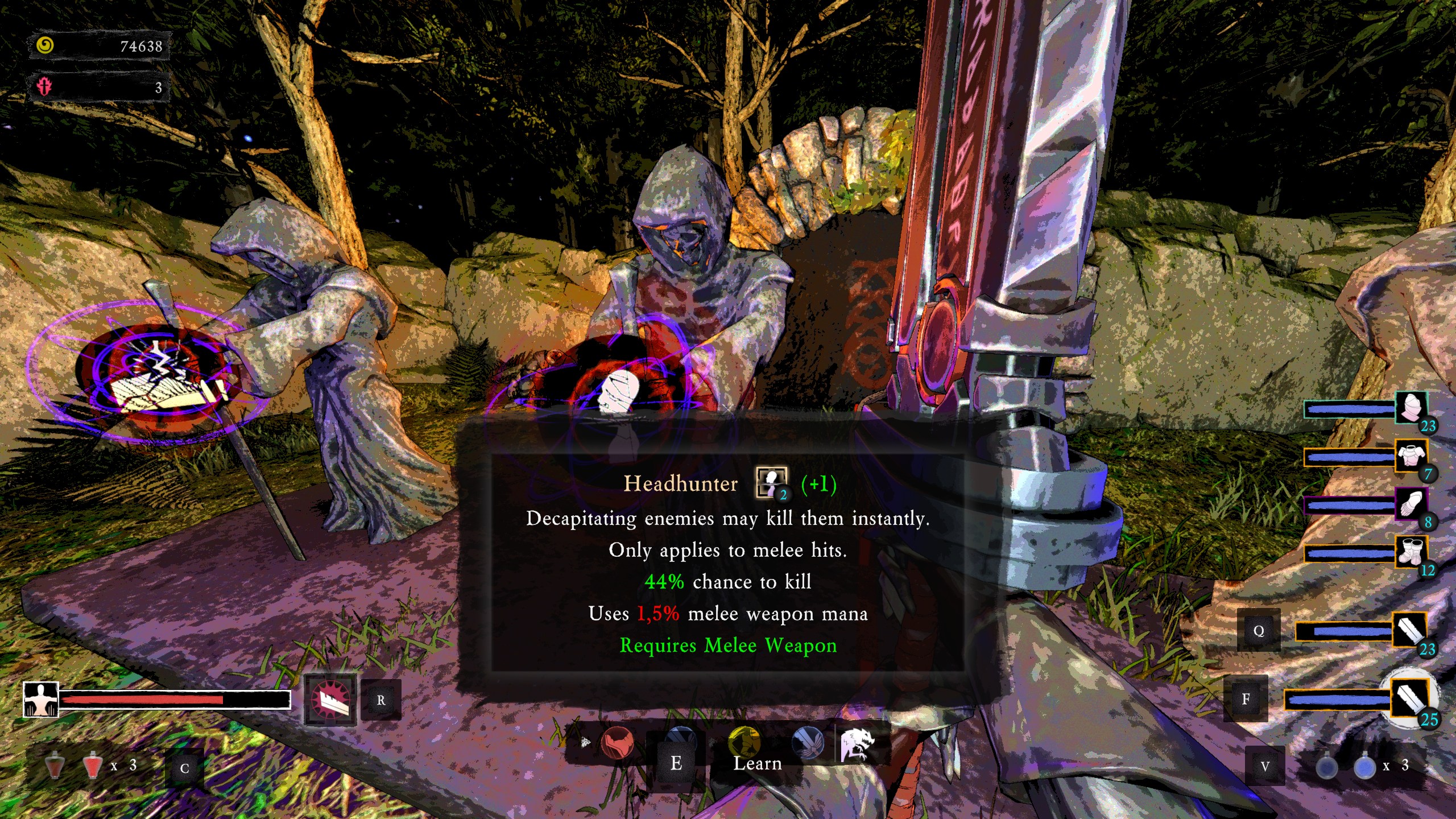Switch to the level 23 sword slot

tap(1409, 630)
